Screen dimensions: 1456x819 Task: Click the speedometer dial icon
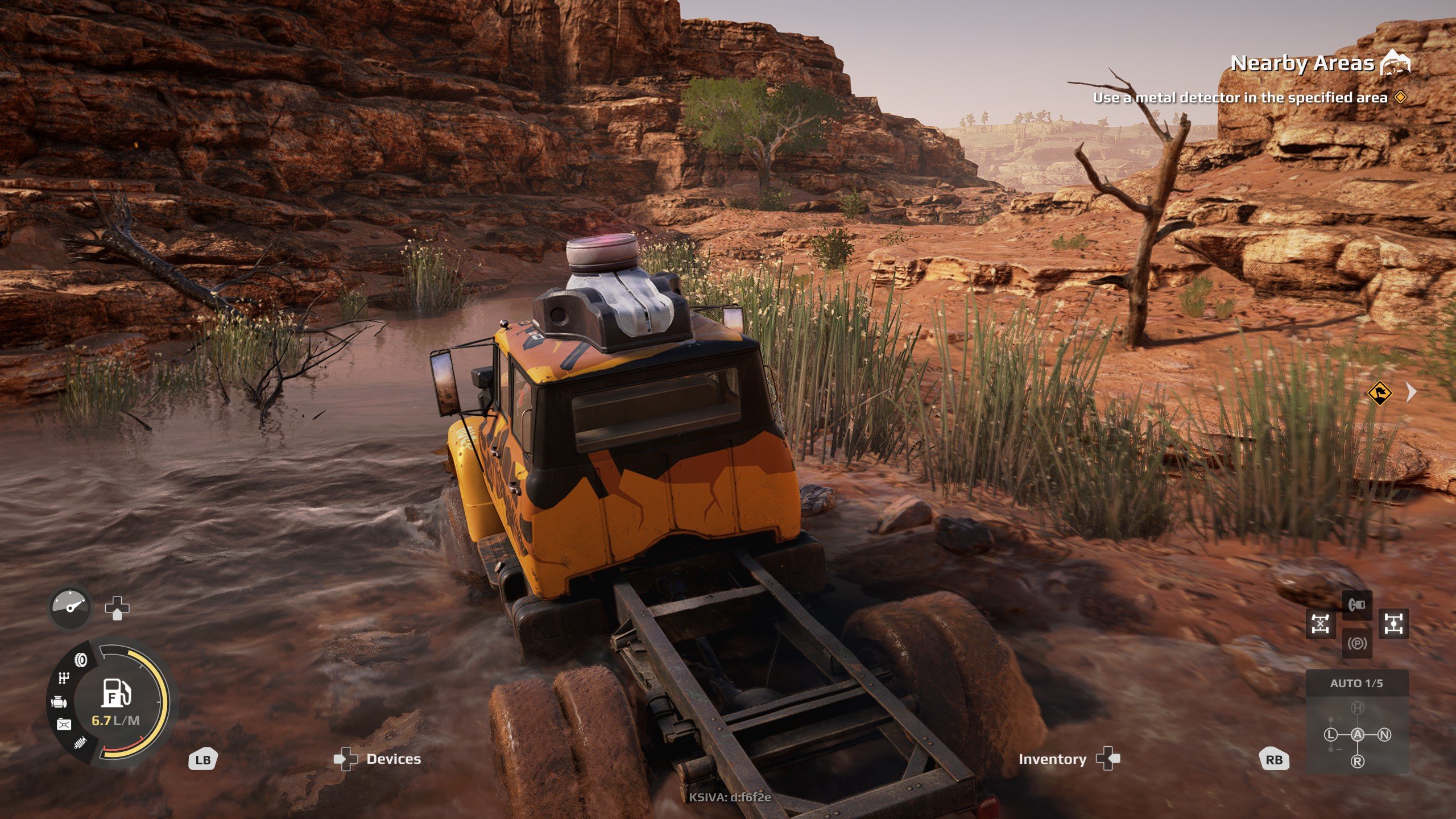coord(70,607)
